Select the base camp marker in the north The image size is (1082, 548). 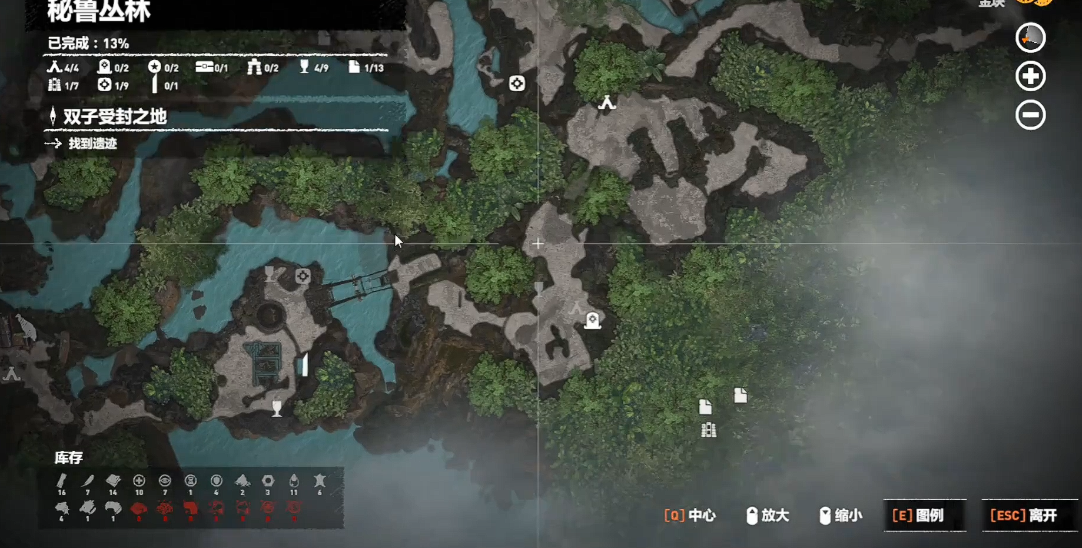(607, 102)
